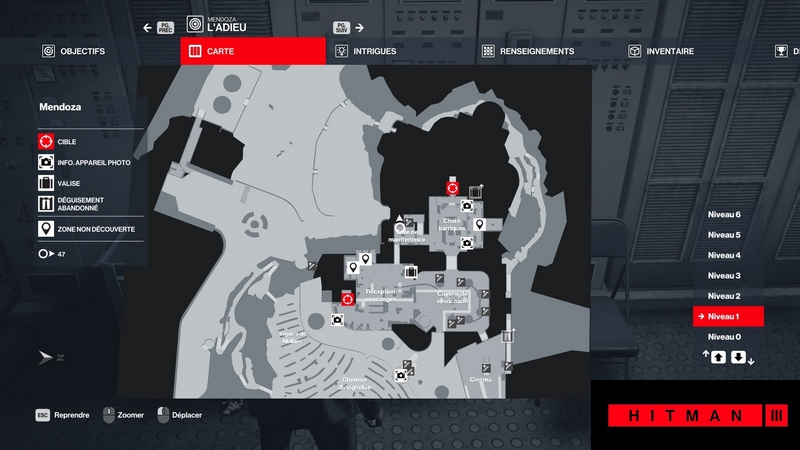Click the suitcase marker on the map
Viewport: 800px width, 450px height.
point(410,270)
